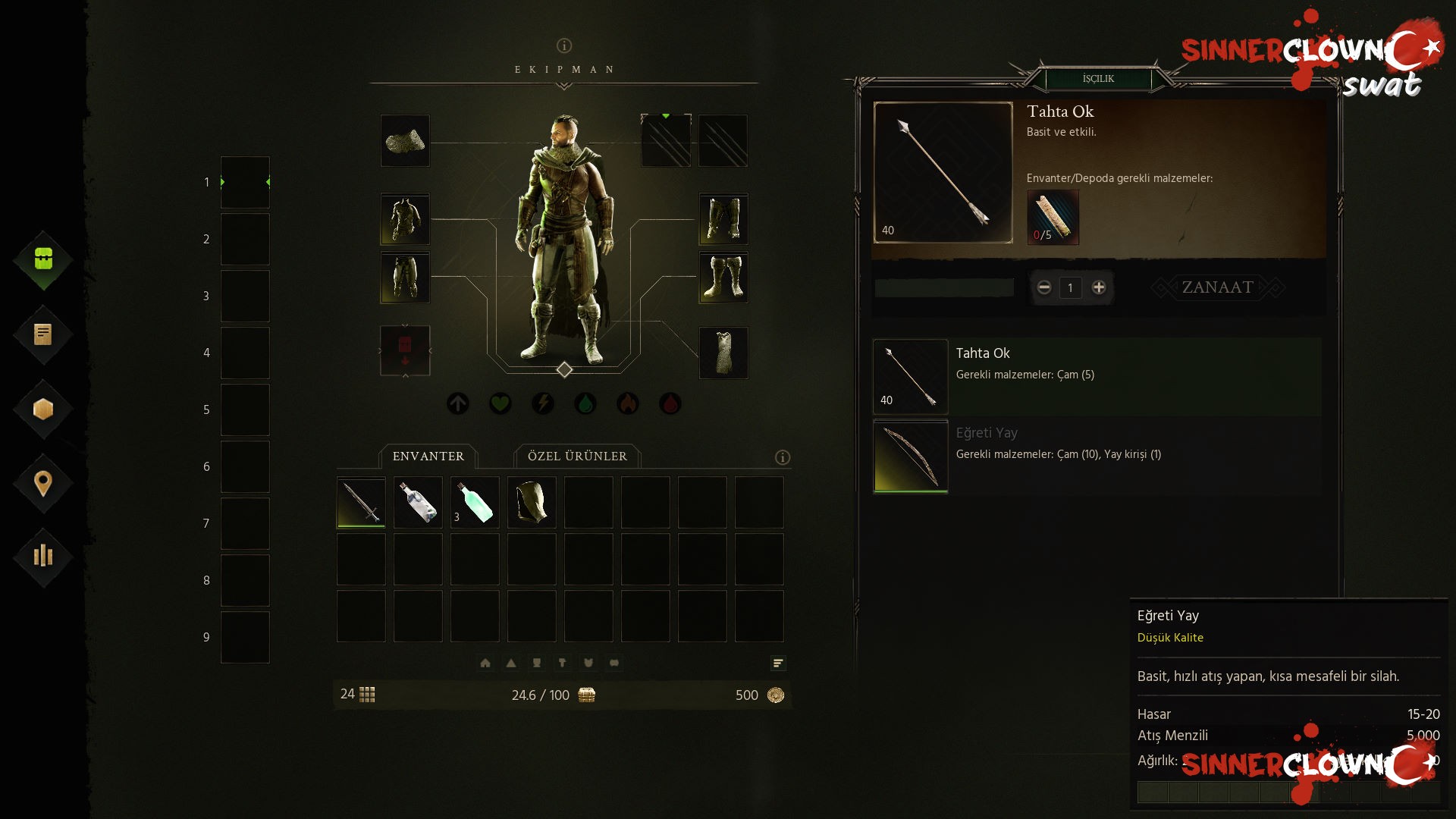
Task: Open the statistics bars menu icon
Action: tap(43, 556)
